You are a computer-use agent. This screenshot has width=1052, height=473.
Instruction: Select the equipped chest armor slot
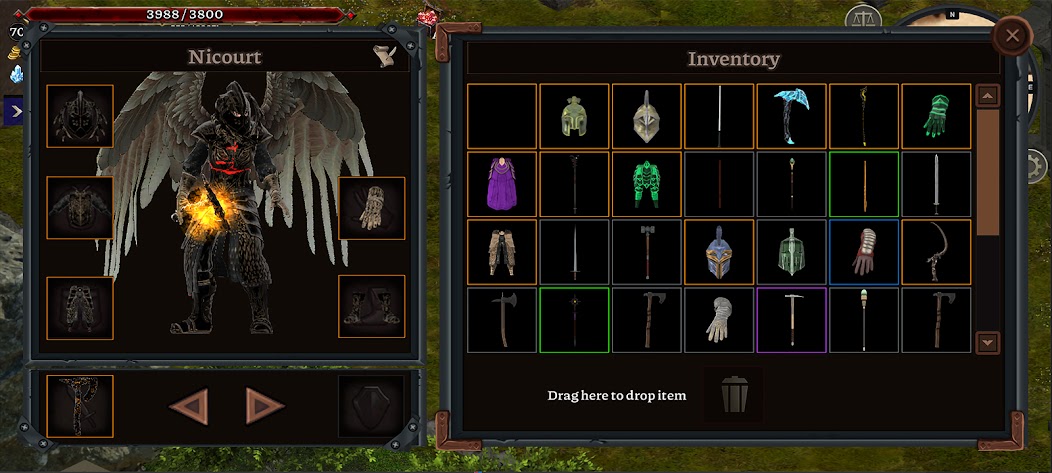(80, 208)
